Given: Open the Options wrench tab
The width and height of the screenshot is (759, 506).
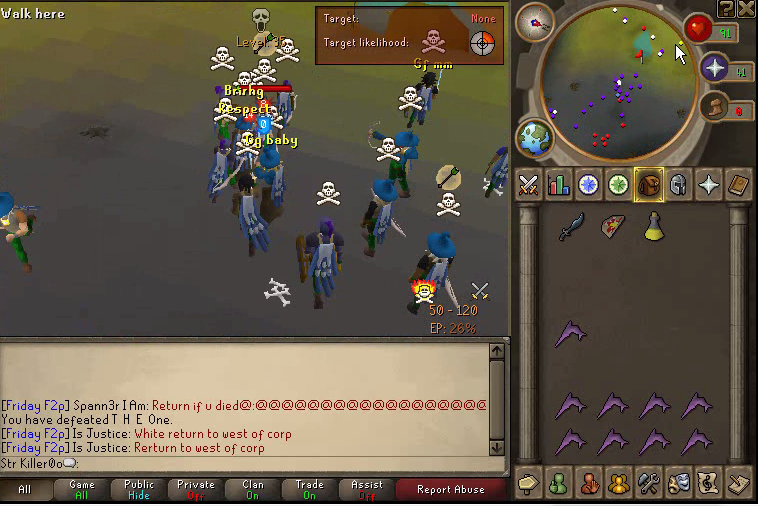Looking at the screenshot, I should [648, 483].
